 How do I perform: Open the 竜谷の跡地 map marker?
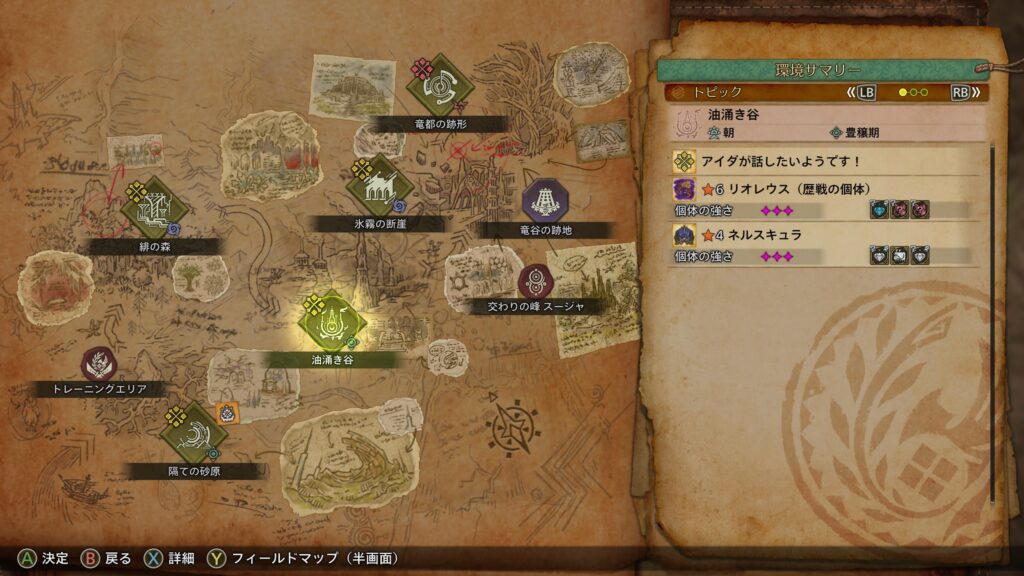(545, 200)
